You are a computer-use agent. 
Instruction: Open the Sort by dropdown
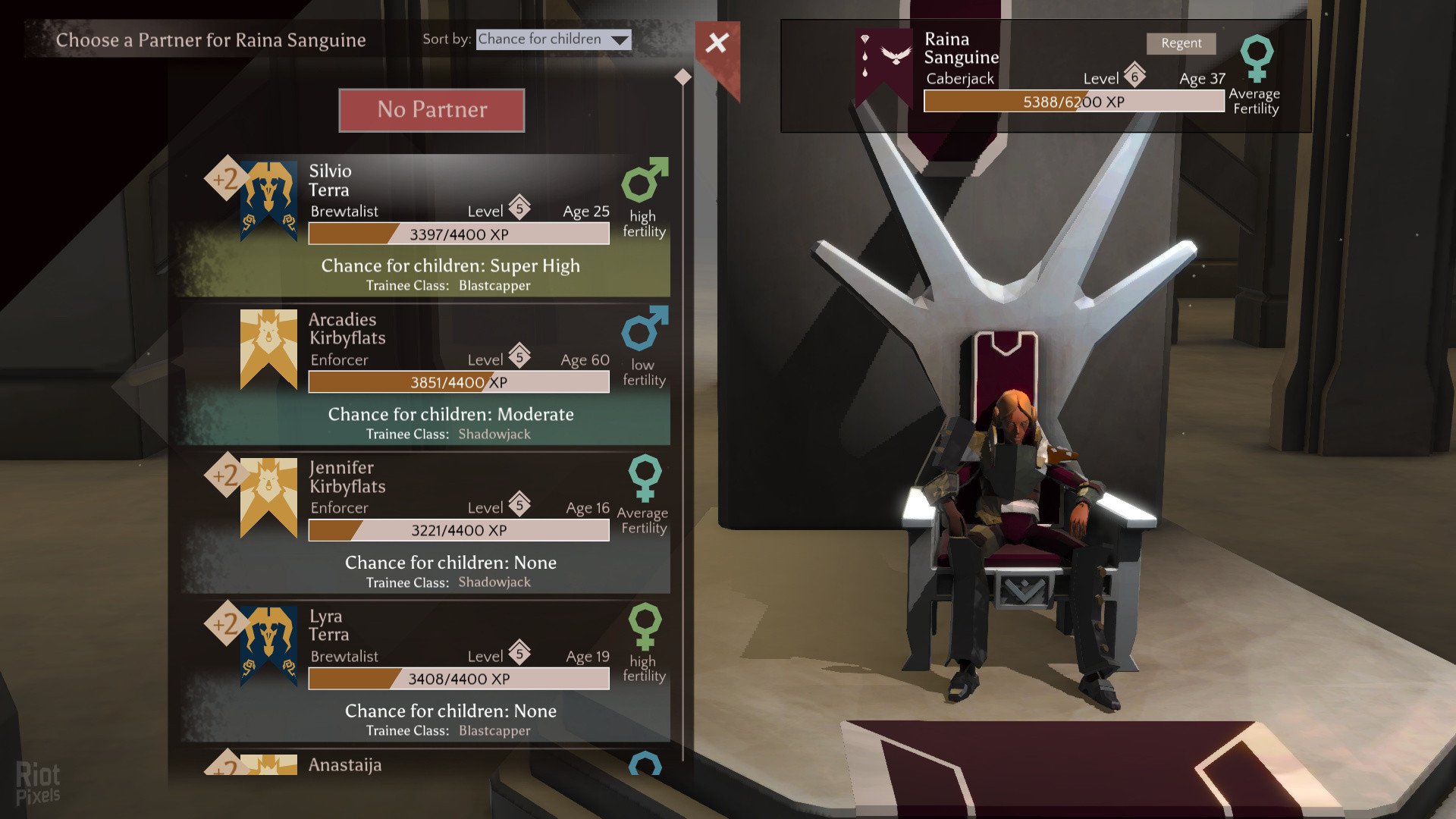pyautogui.click(x=554, y=39)
